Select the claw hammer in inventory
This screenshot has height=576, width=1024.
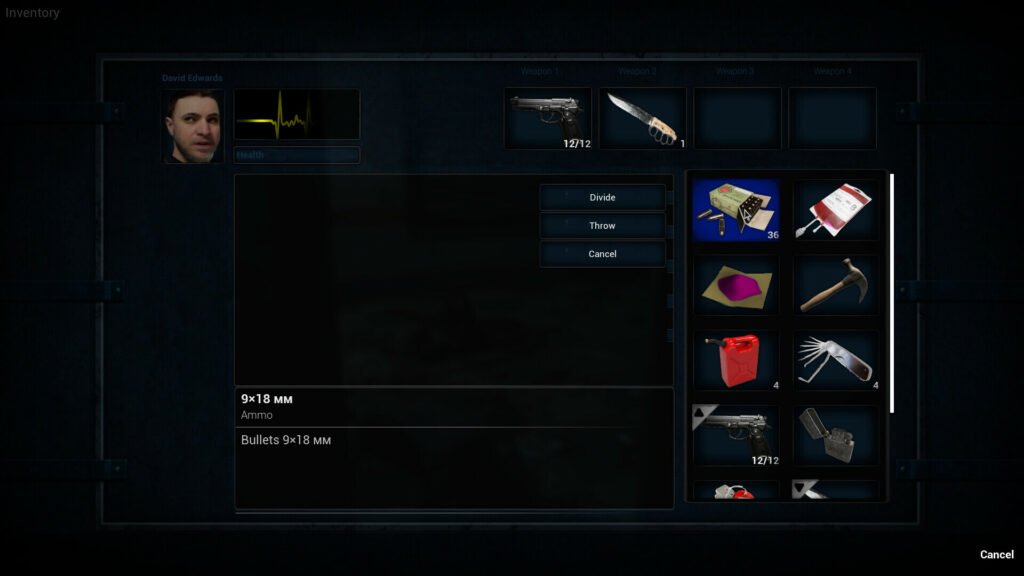click(x=835, y=285)
